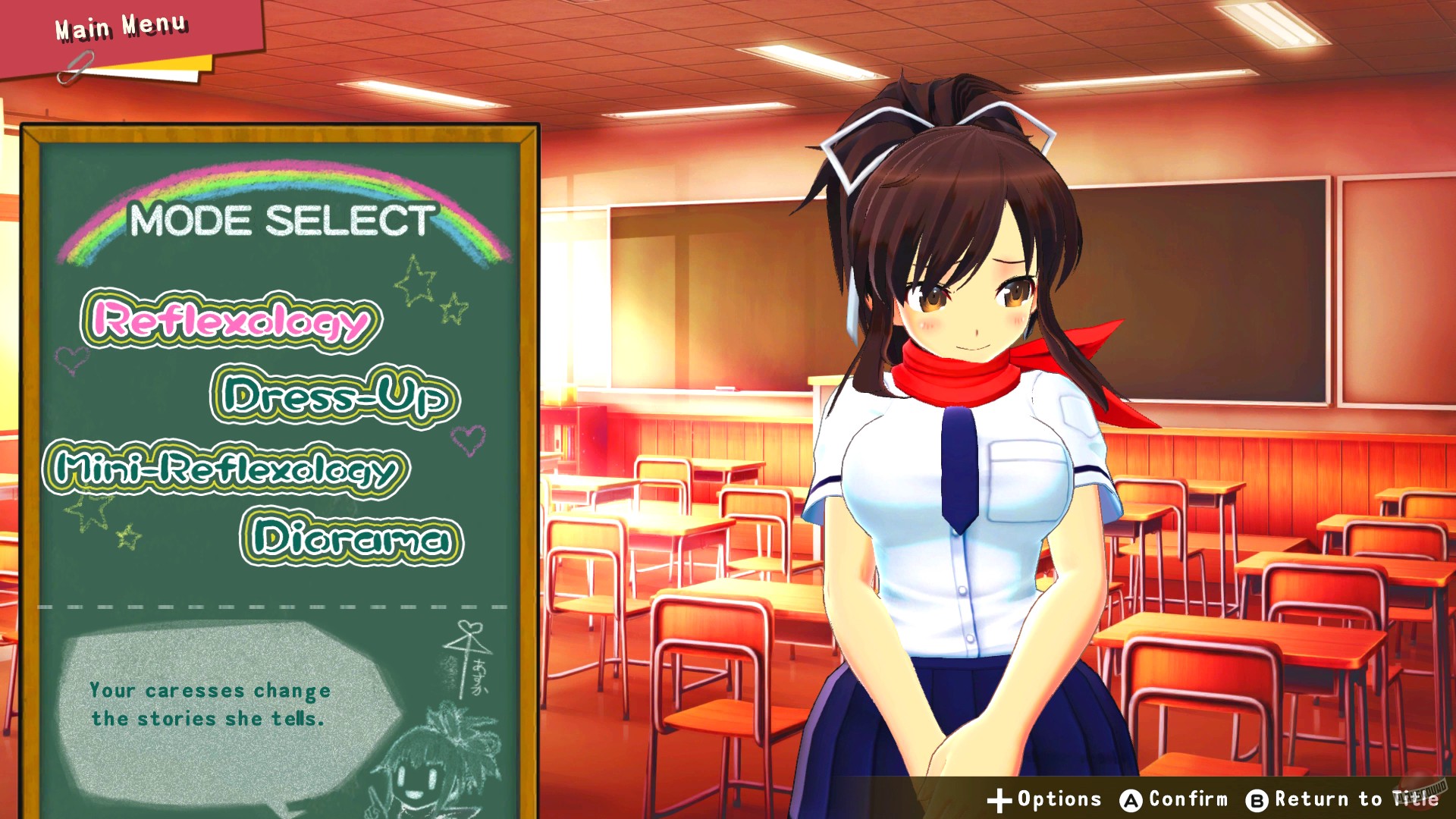1456x819 pixels.
Task: Click Return to Title text
Action: pyautogui.click(x=1357, y=799)
